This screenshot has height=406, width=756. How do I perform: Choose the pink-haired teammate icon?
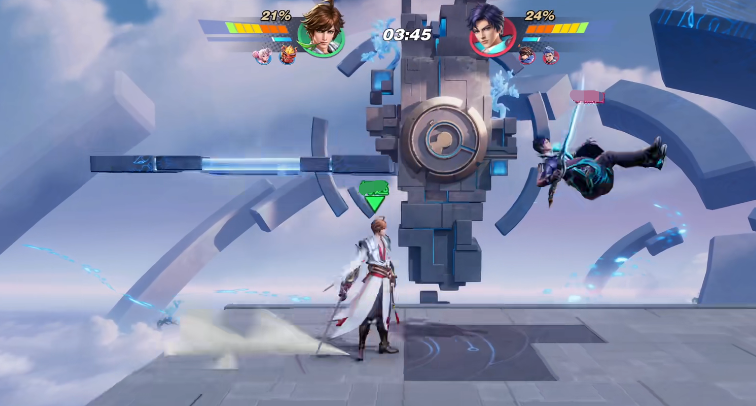[264, 56]
